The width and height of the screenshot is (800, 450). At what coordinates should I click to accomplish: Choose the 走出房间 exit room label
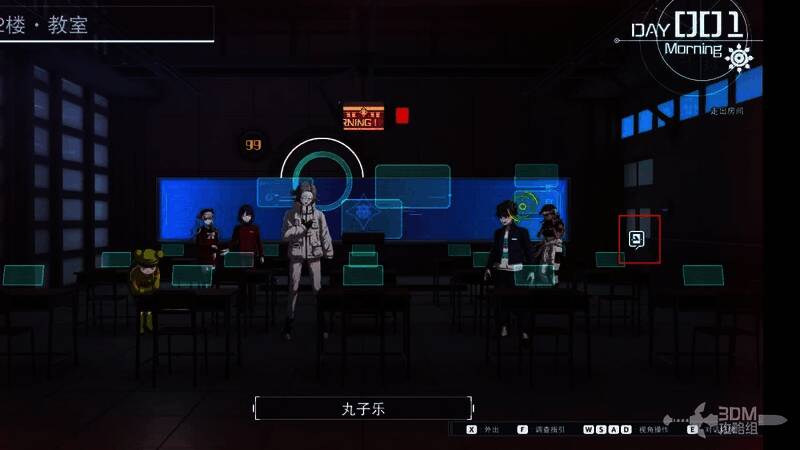point(728,111)
